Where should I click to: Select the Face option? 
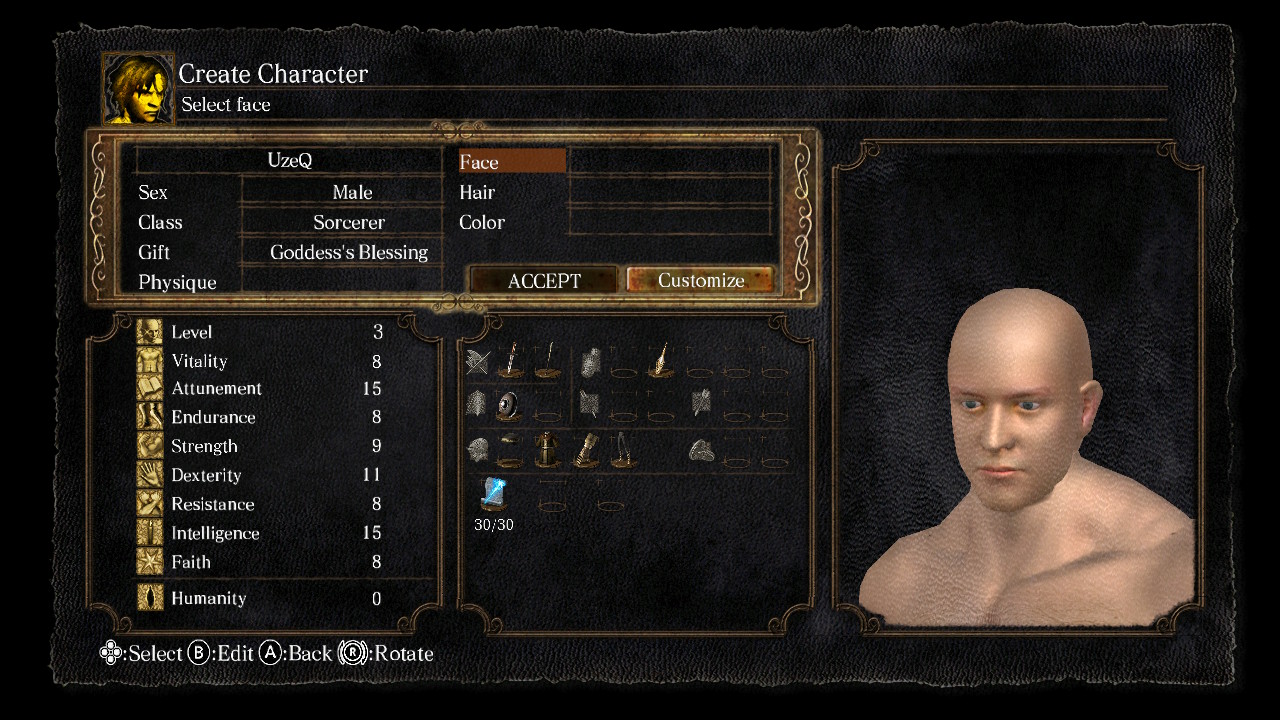(x=512, y=162)
